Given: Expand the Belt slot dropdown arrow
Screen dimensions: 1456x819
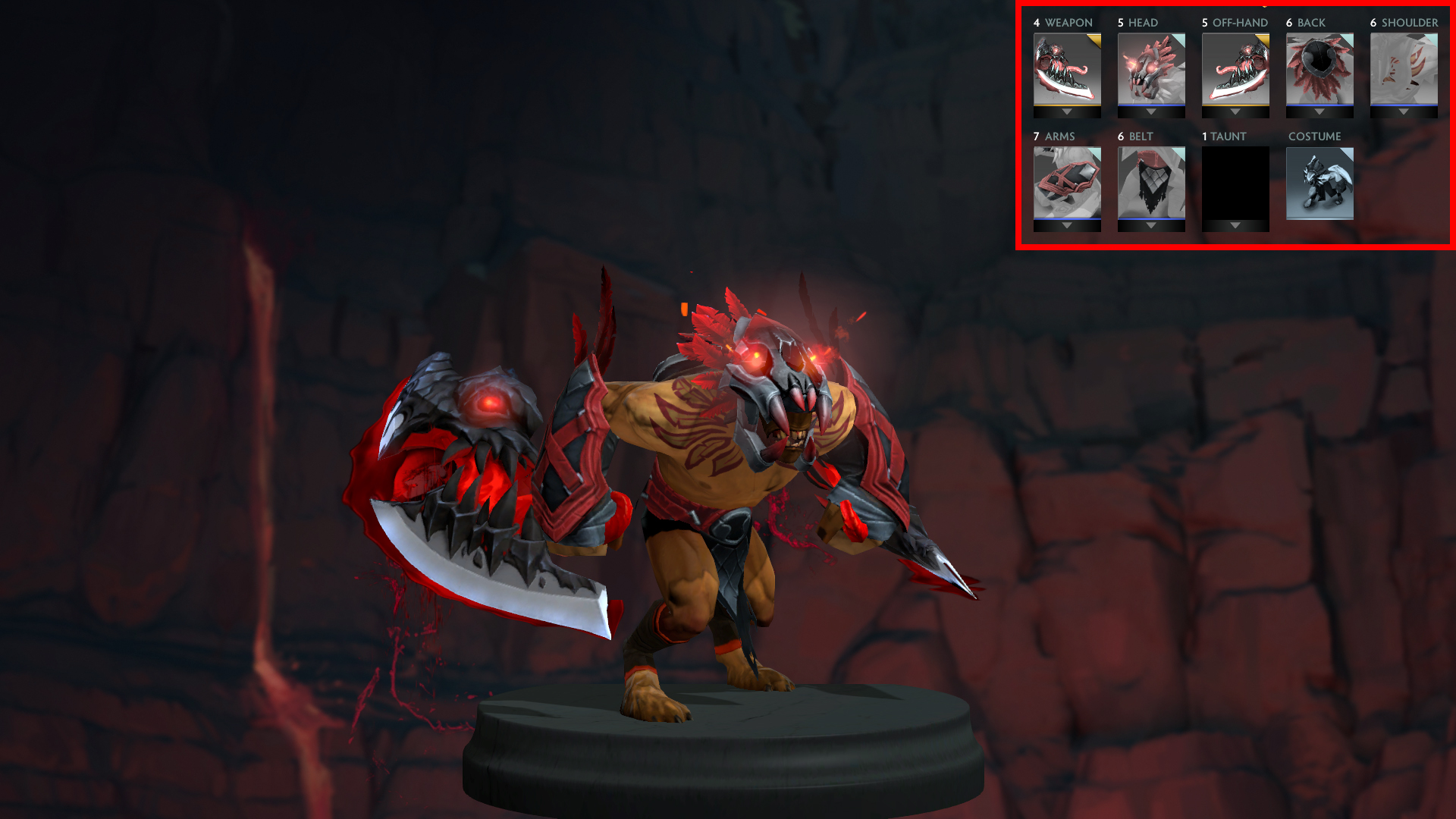Looking at the screenshot, I should [x=1150, y=224].
